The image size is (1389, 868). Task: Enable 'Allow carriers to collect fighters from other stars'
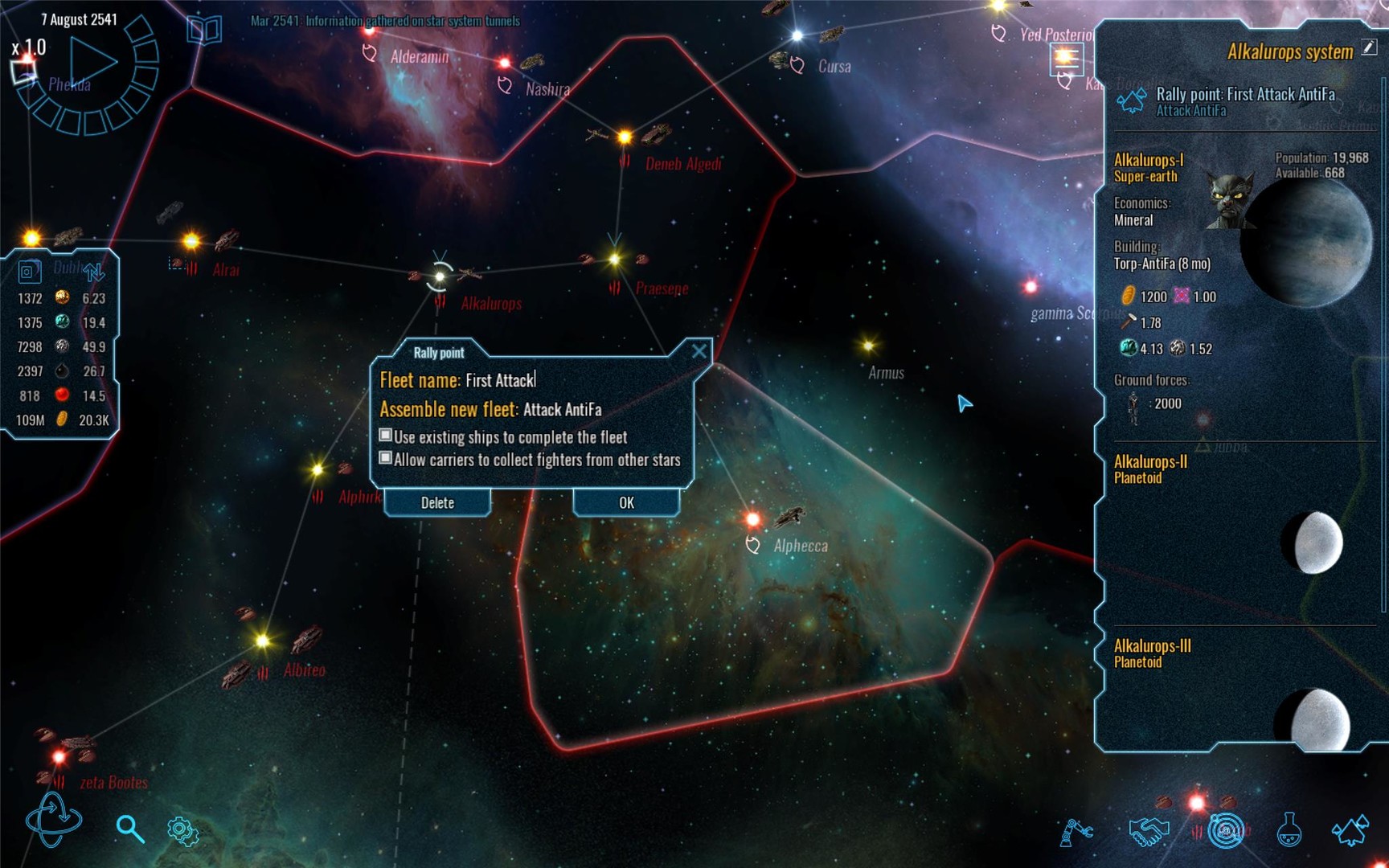click(x=385, y=458)
